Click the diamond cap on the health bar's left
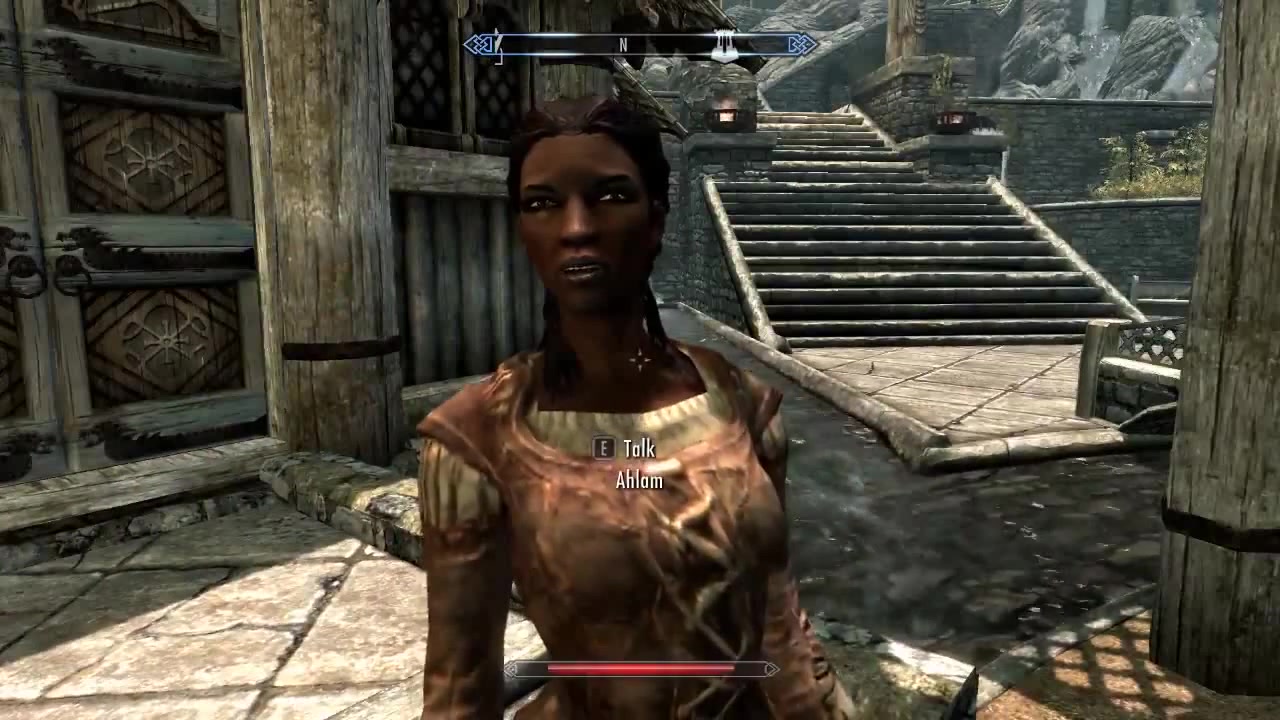The height and width of the screenshot is (720, 1280). tap(510, 670)
